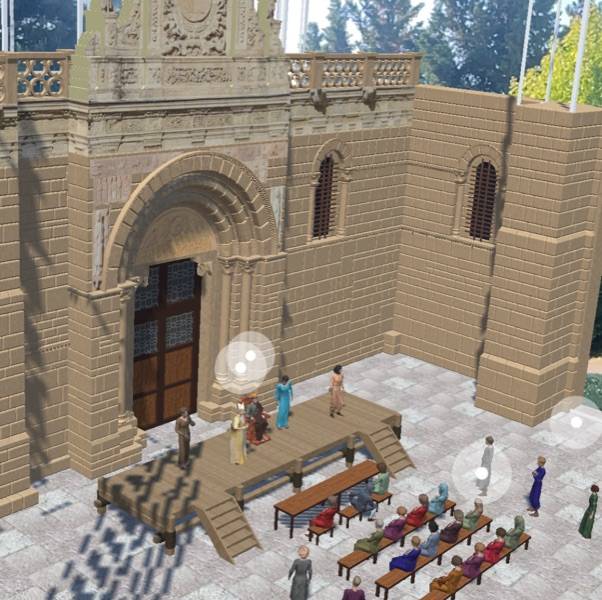
Task: Click the lower hotspot above the seated stage figure
Action: (x=240, y=368)
